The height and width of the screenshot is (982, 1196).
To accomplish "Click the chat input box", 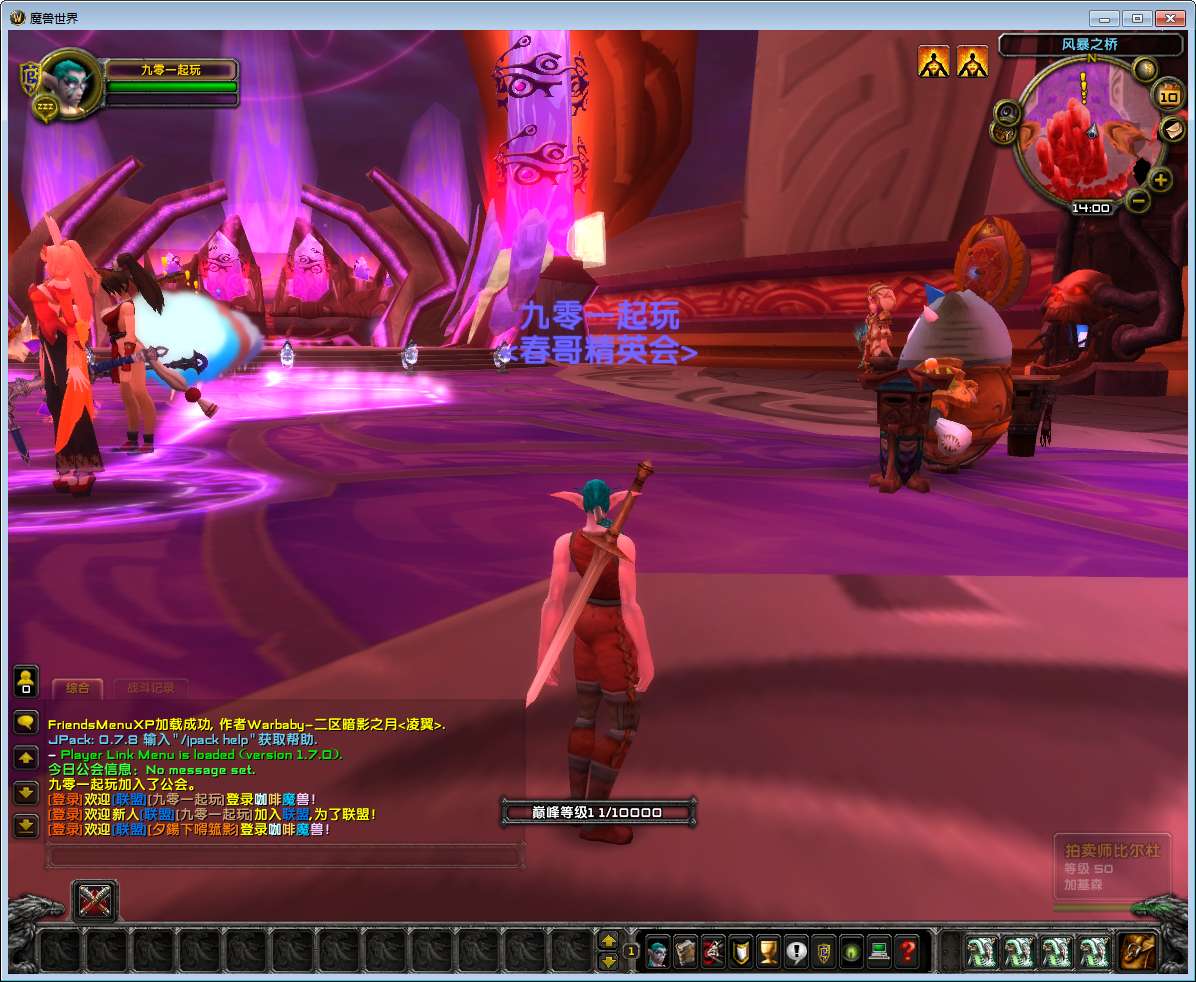I will coord(285,856).
